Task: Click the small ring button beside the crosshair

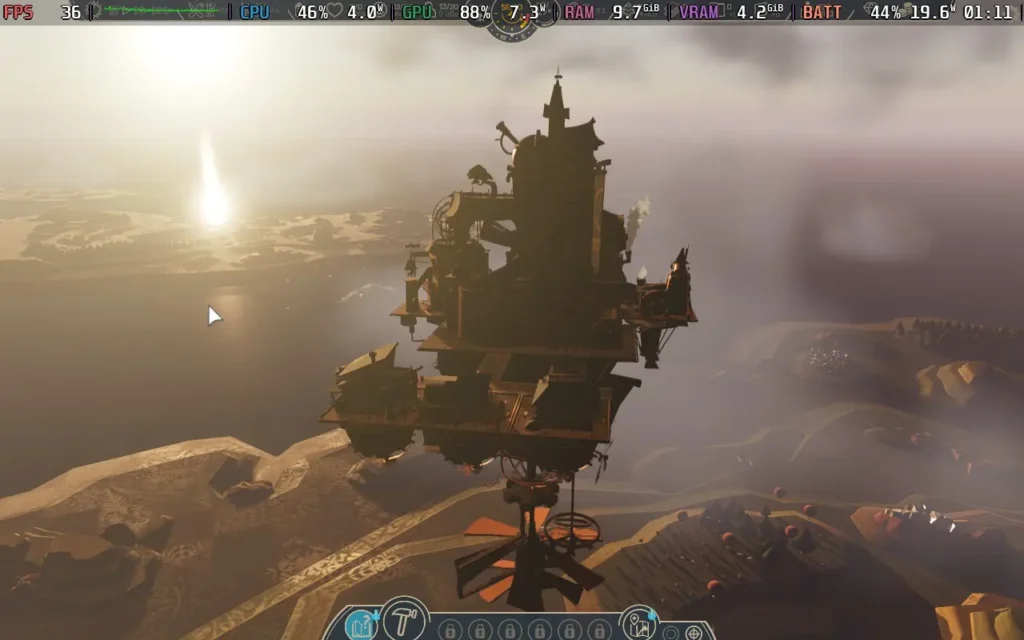Action: click(x=671, y=633)
